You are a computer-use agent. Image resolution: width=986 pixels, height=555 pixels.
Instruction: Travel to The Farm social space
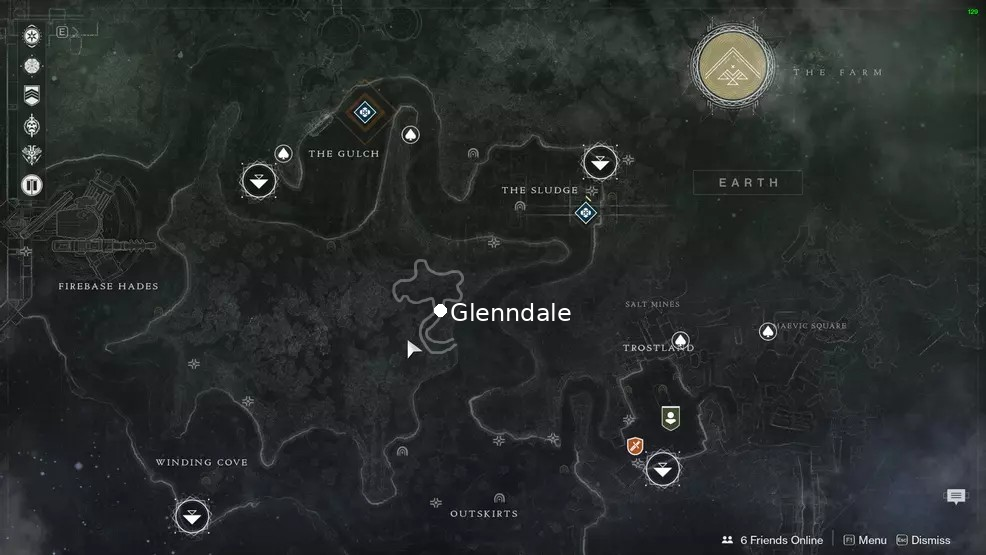tap(733, 67)
